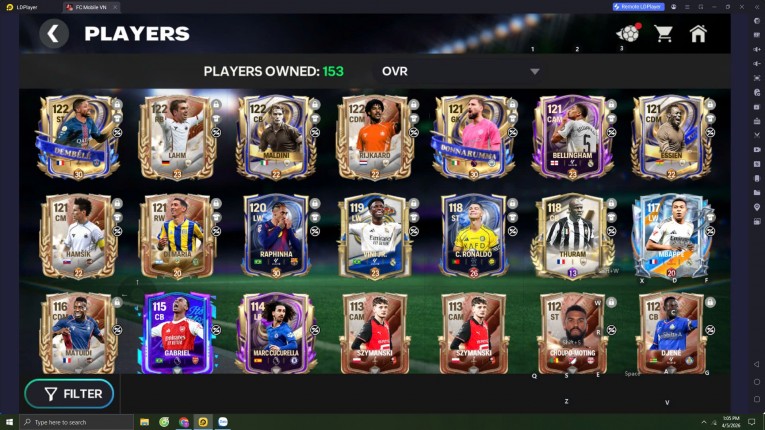Open the shopping cart store

coord(663,34)
